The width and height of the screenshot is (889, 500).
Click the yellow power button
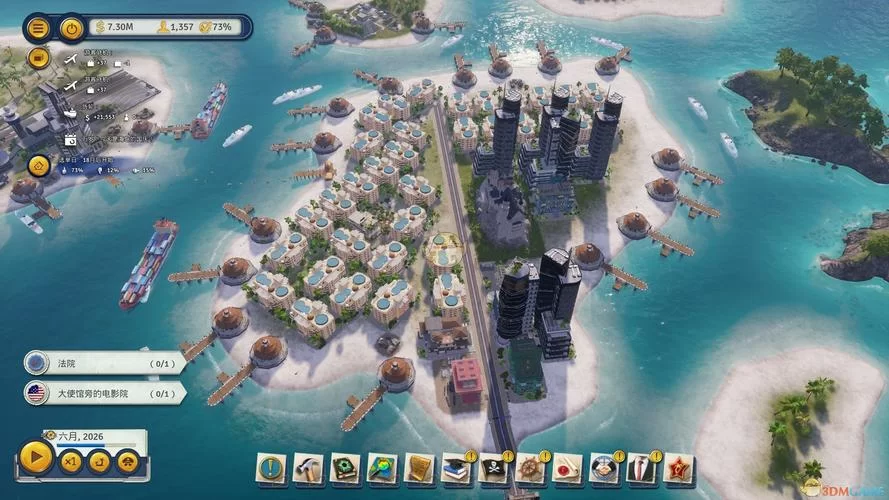[71, 28]
